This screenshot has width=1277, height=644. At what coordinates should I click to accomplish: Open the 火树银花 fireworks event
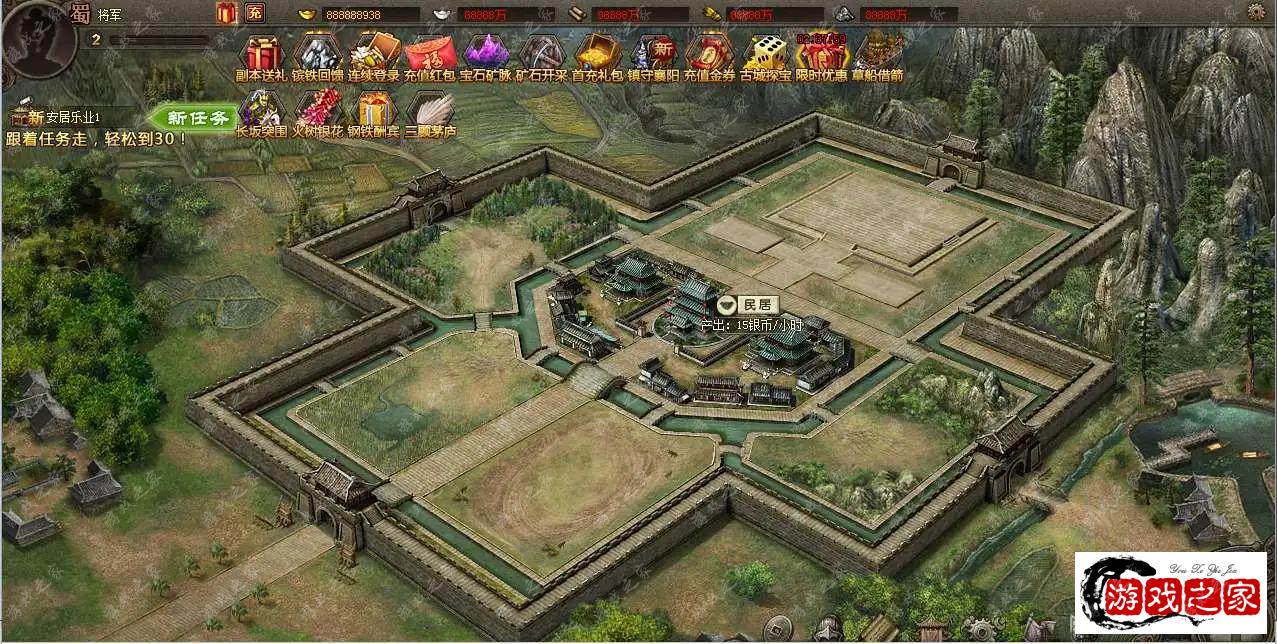point(318,110)
